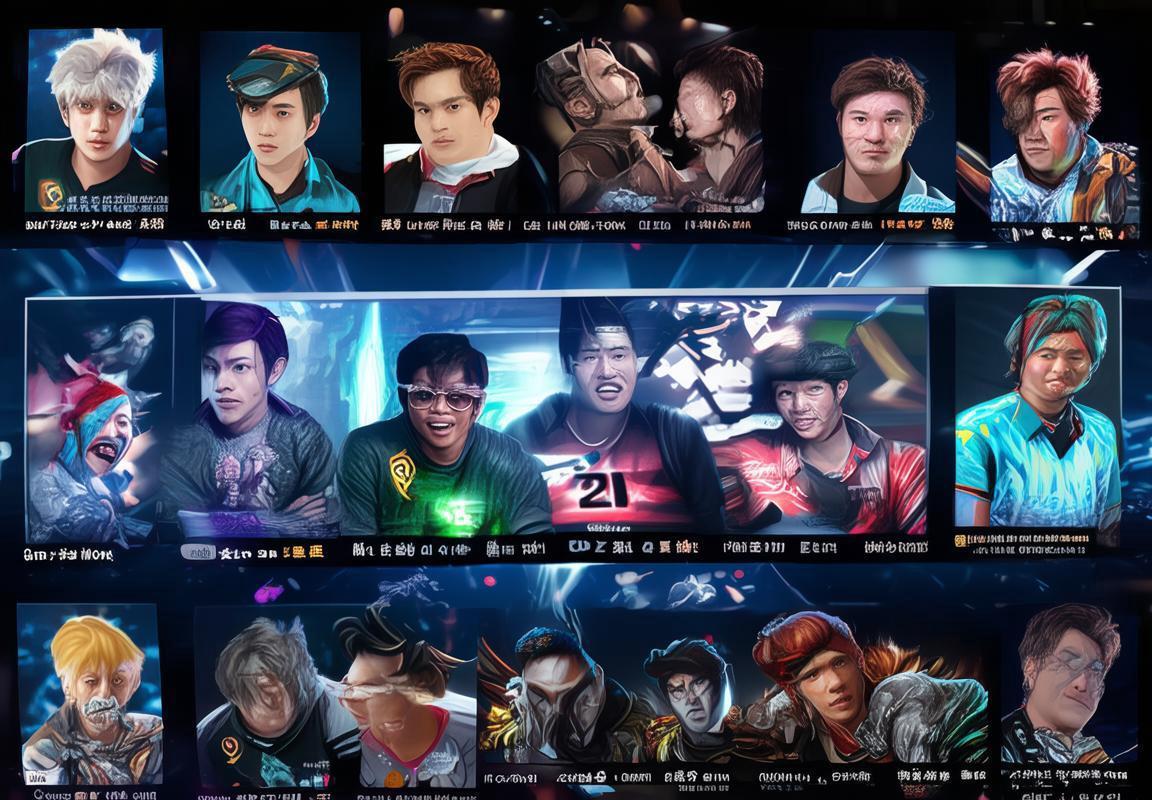Select the blond-haired player portrait
The height and width of the screenshot is (800, 1152).
(x=90, y=695)
